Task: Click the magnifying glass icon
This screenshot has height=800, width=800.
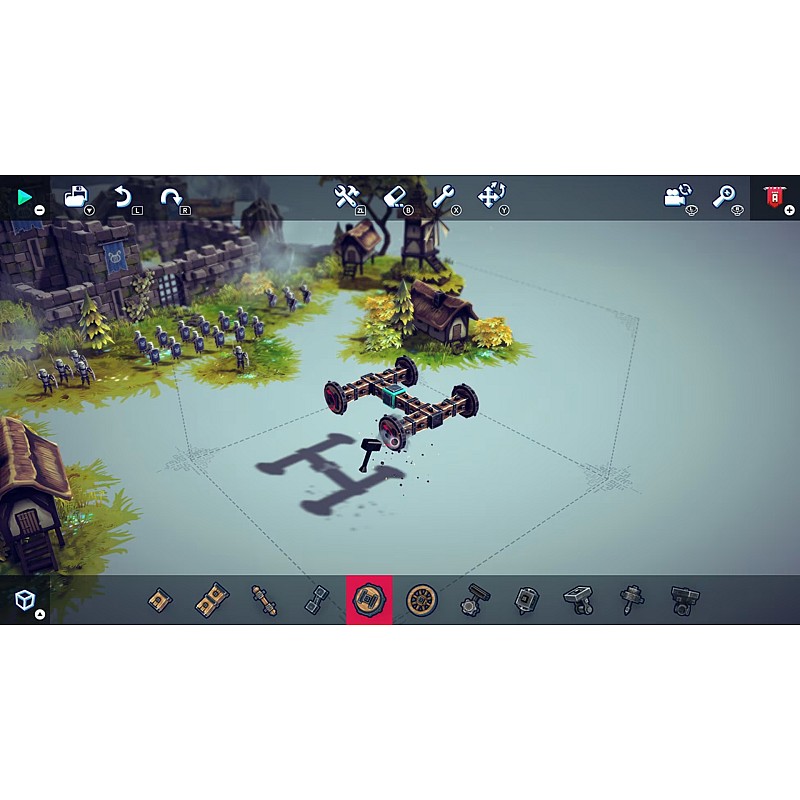Action: point(725,196)
